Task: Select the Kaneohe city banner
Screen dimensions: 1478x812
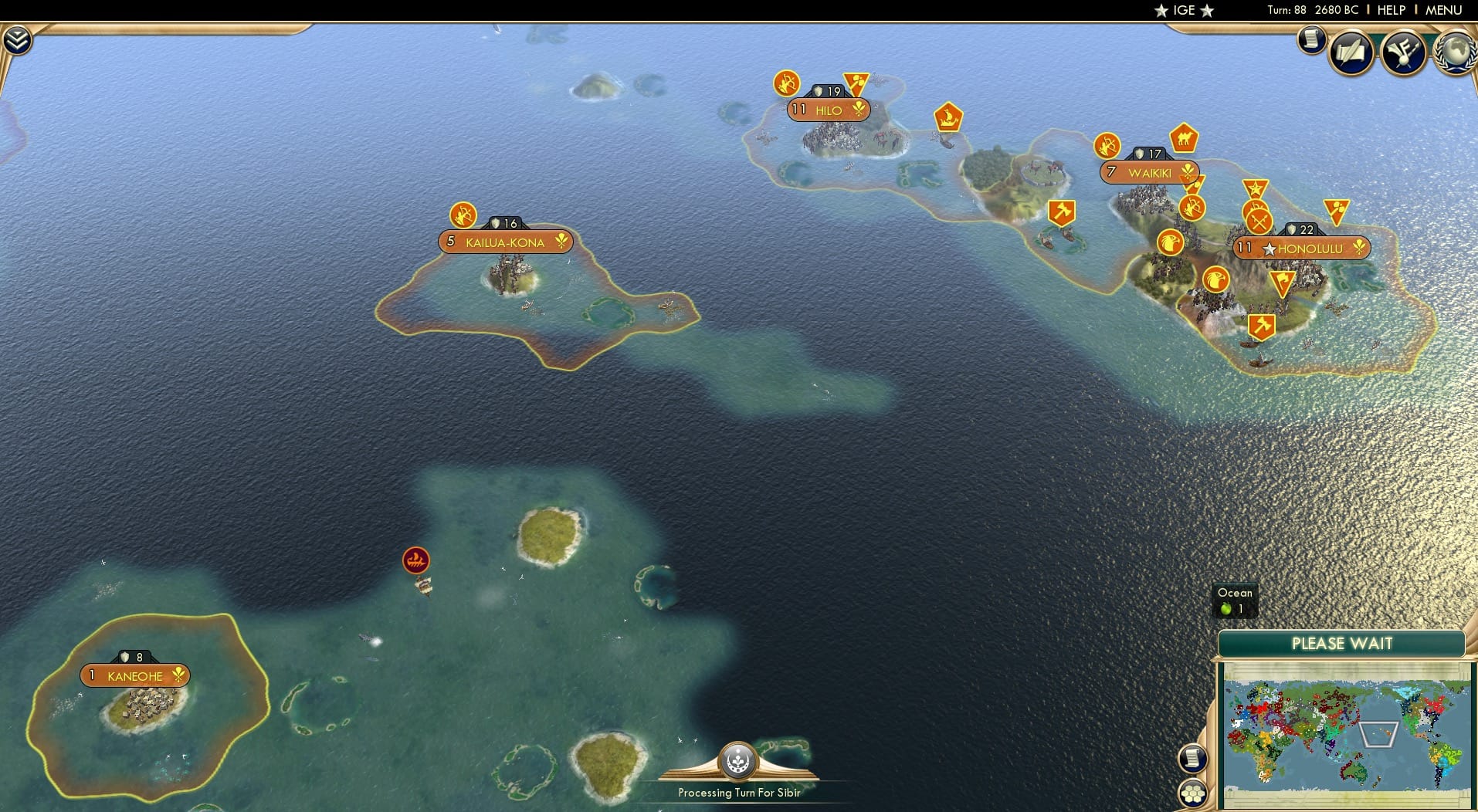Action: coord(134,675)
